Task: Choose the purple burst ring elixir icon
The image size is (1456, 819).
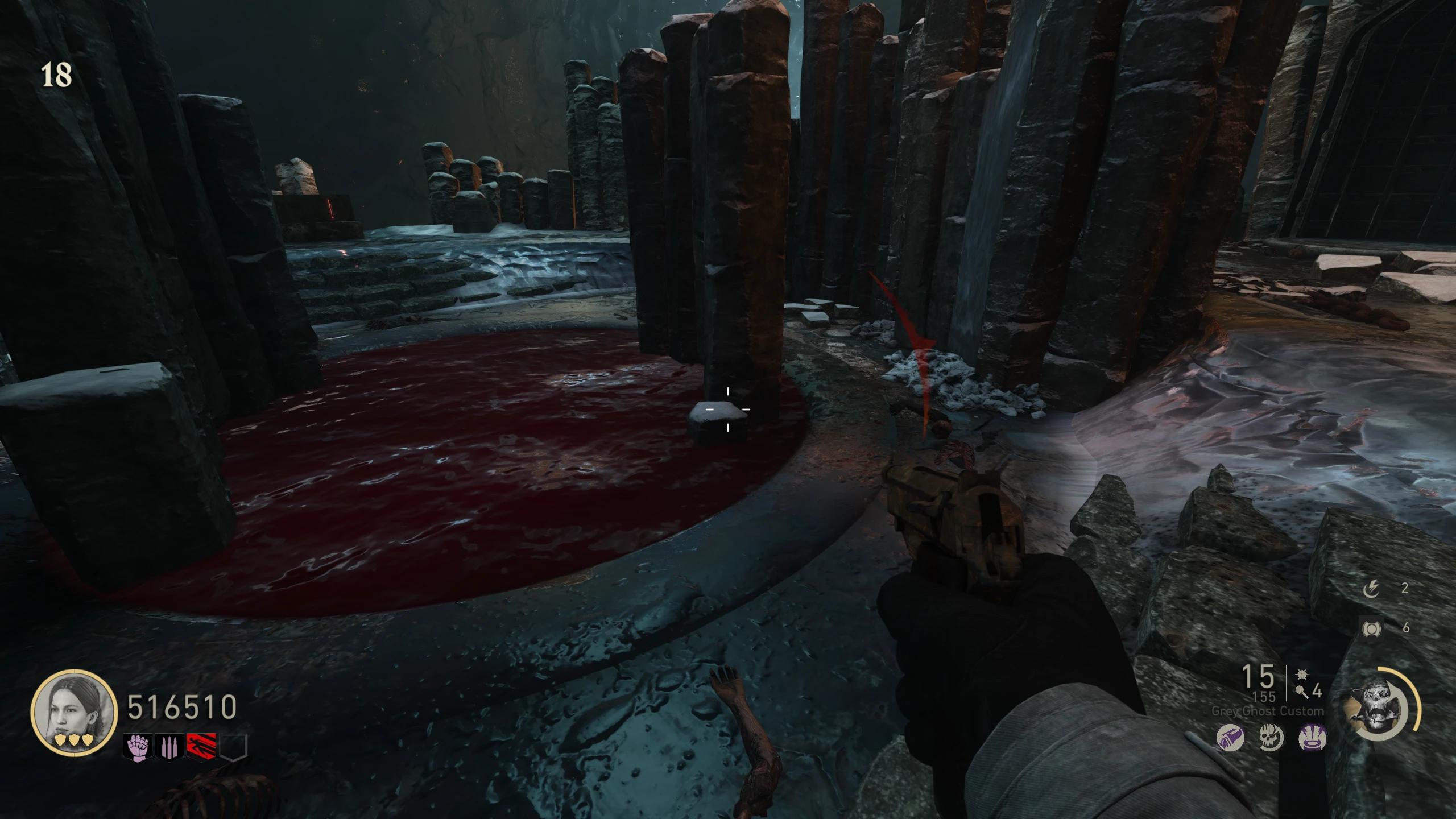Action: (x=1312, y=739)
